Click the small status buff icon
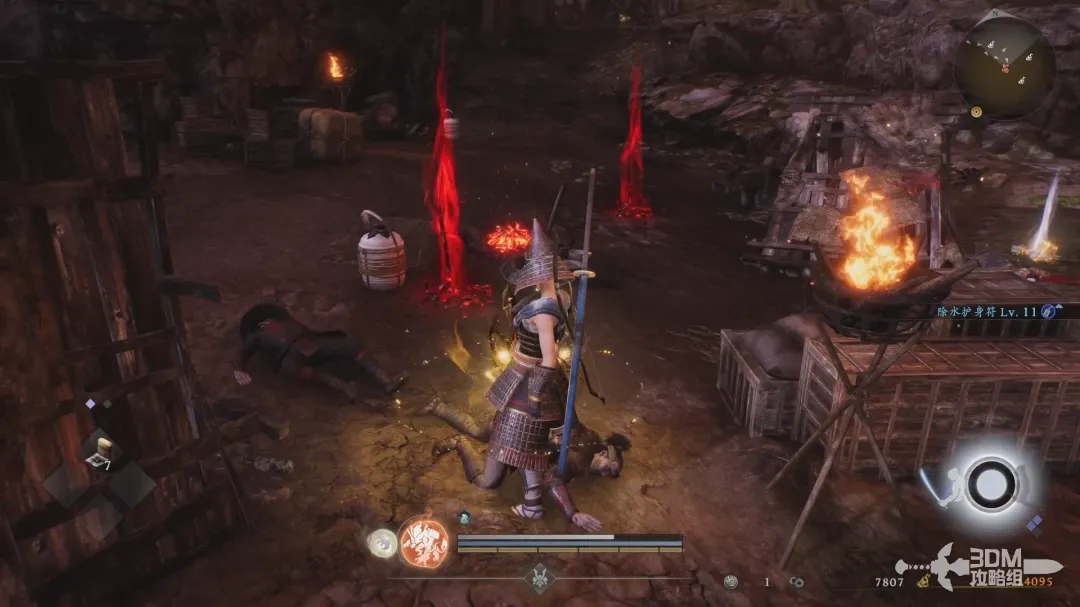 click(465, 518)
